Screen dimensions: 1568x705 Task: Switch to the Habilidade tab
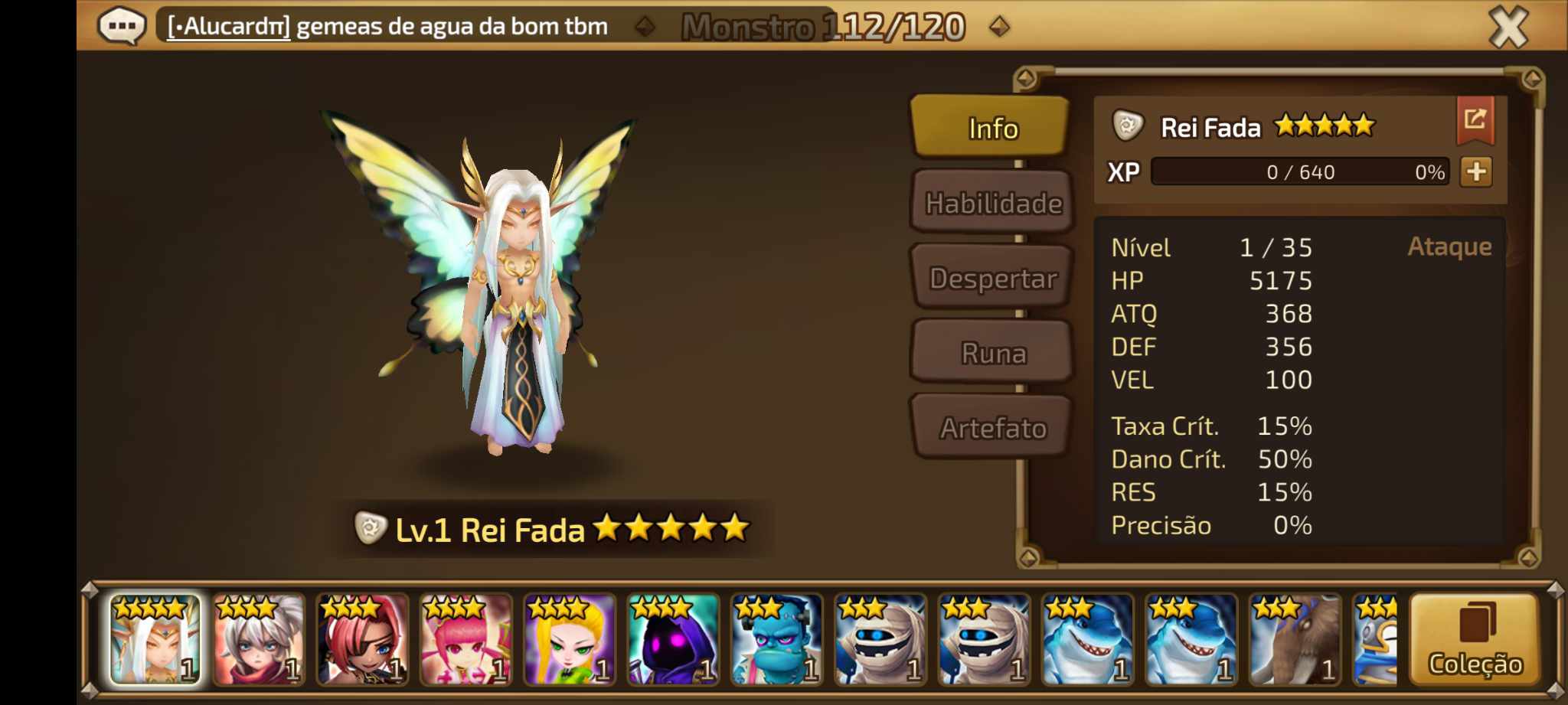(x=993, y=203)
